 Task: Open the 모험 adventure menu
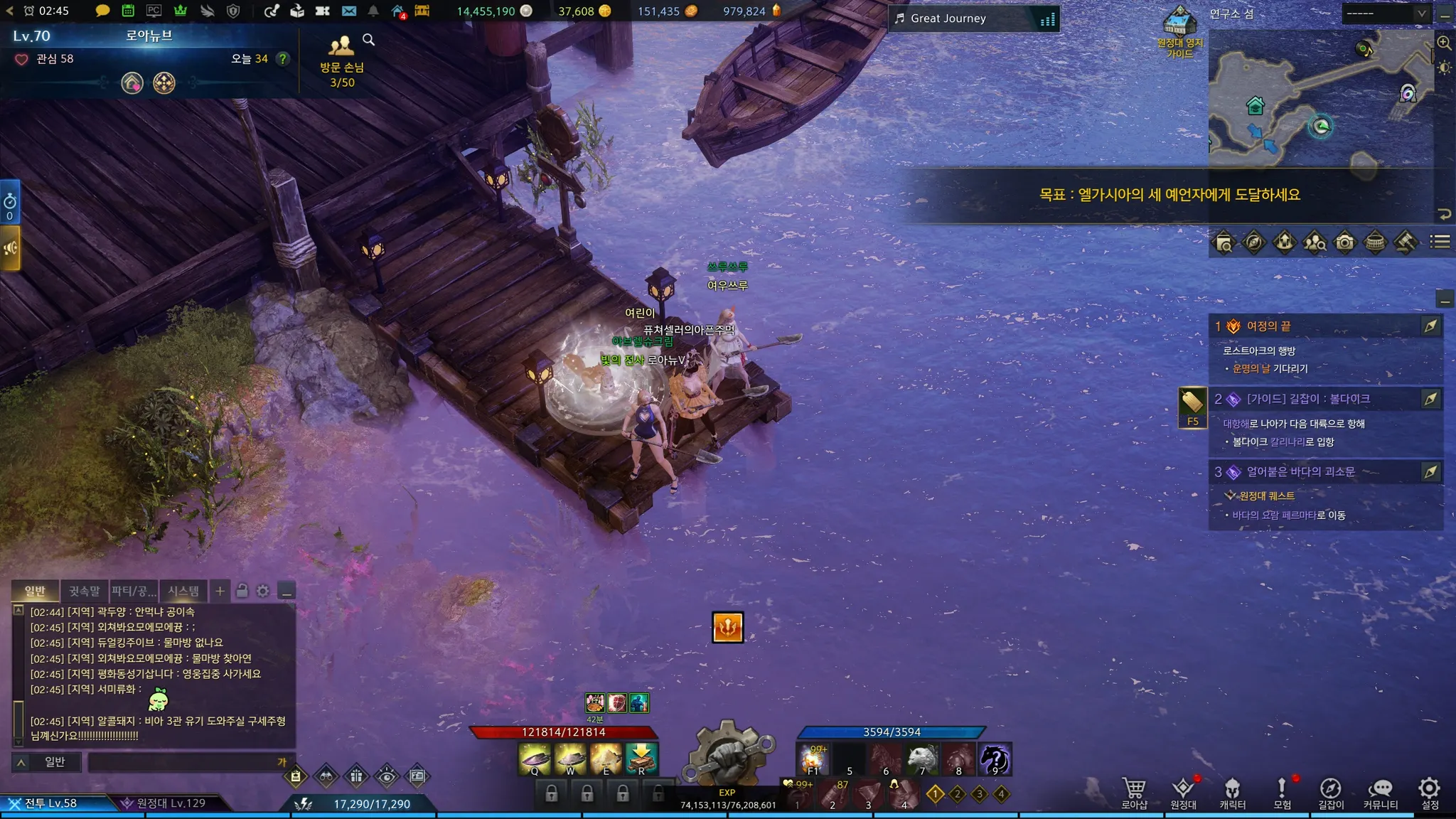(1282, 793)
